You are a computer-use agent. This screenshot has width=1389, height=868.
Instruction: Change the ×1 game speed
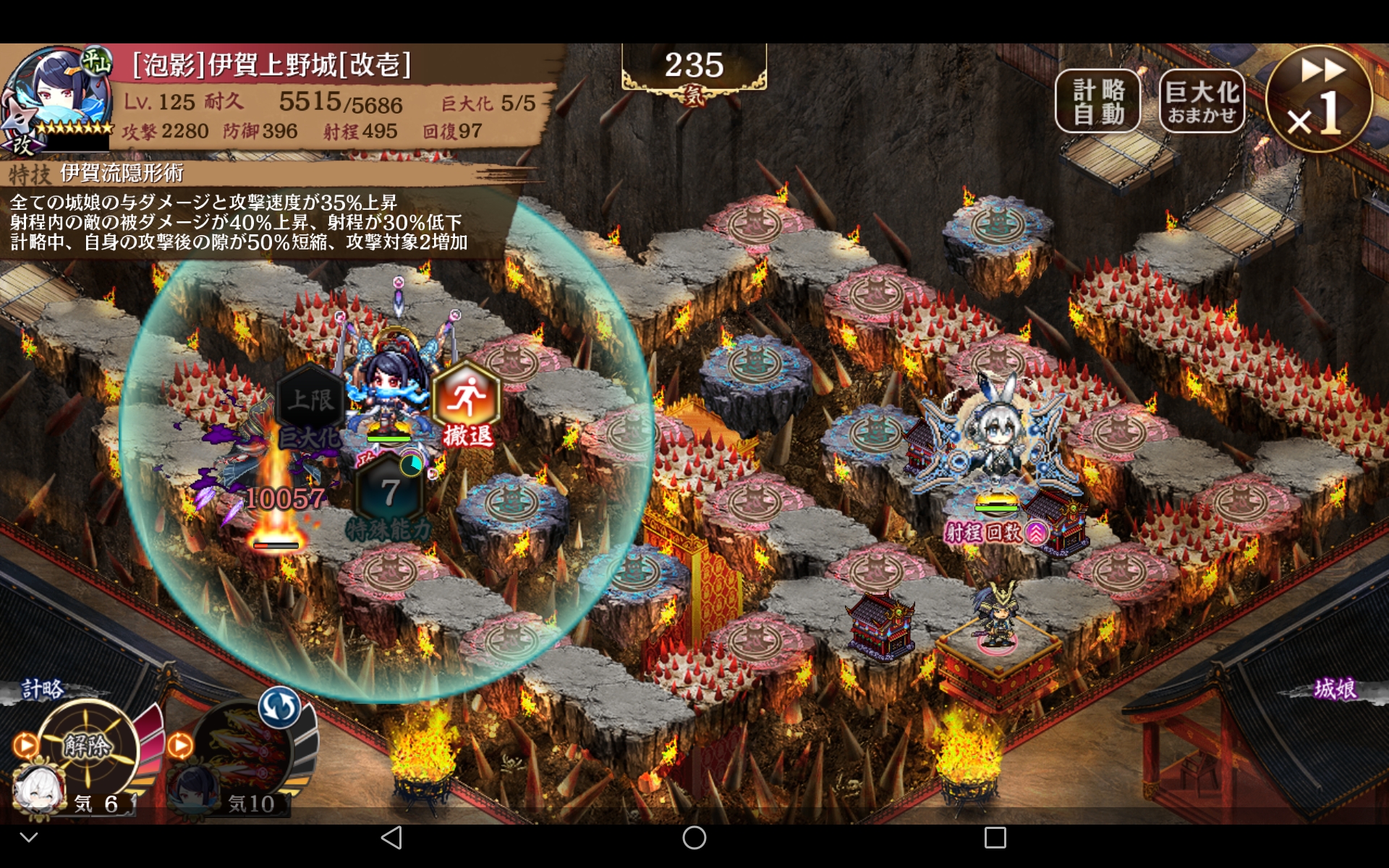[x=1319, y=99]
